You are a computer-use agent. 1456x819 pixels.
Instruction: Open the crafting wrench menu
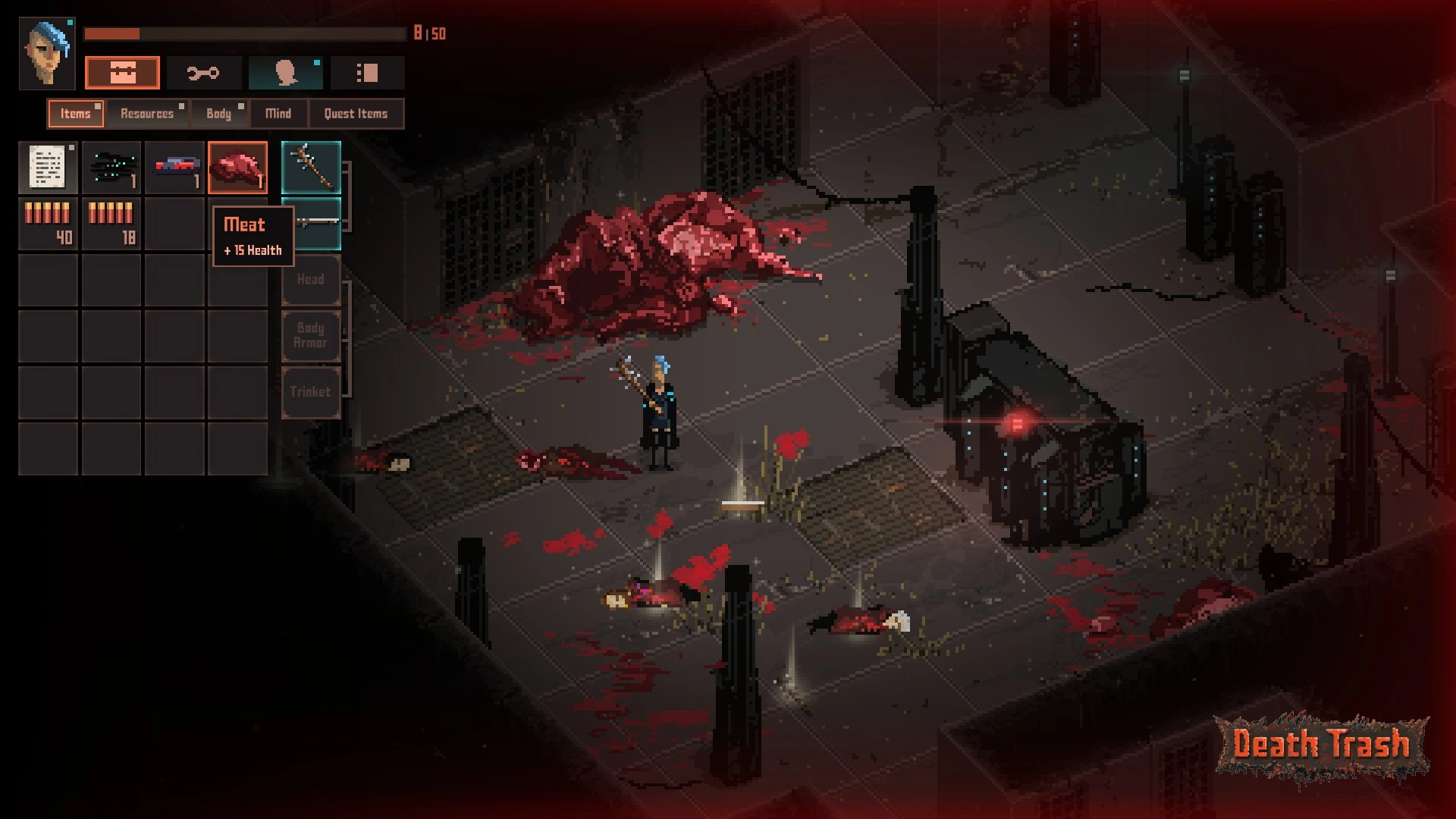pos(203,73)
